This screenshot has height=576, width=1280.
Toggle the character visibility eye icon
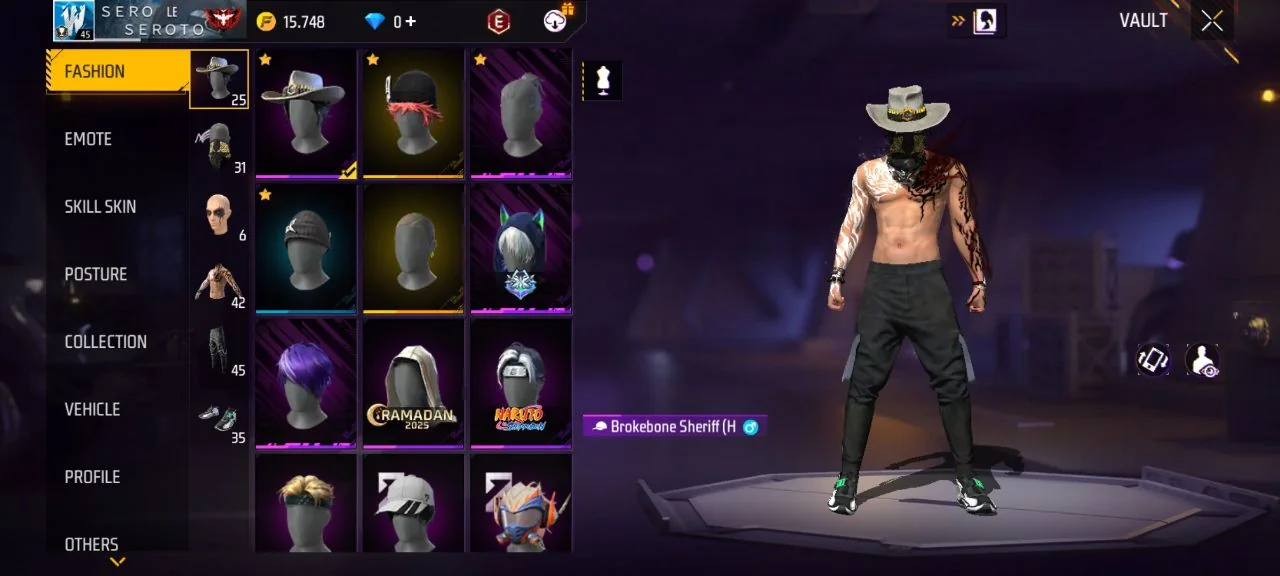click(x=1201, y=360)
